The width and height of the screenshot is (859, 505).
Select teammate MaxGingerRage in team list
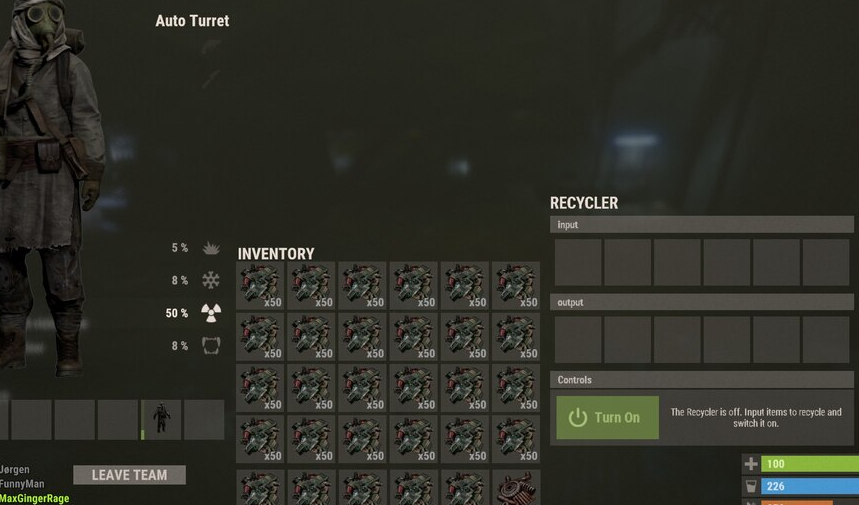[x=35, y=498]
